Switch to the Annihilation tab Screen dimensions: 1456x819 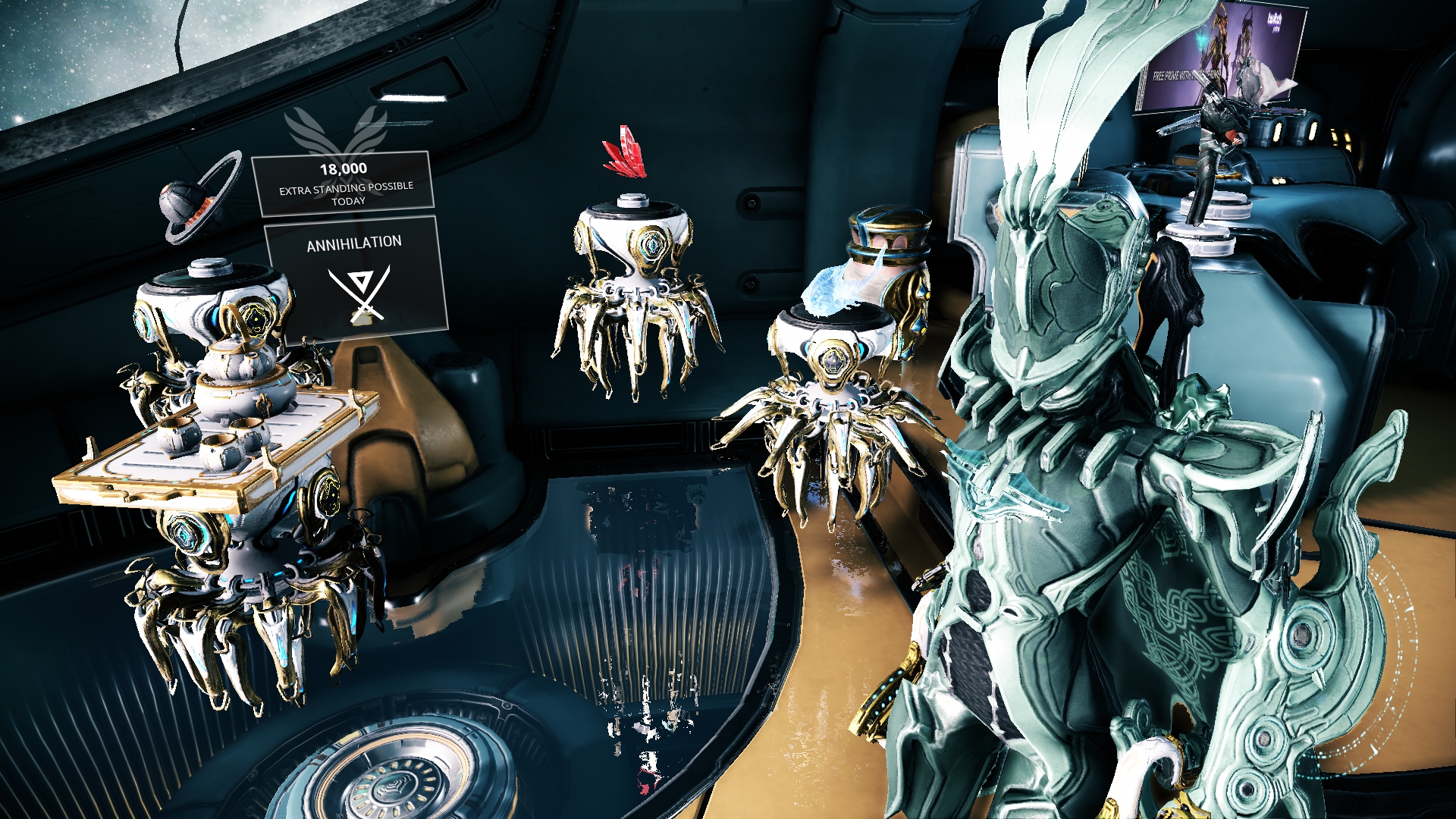click(x=353, y=243)
